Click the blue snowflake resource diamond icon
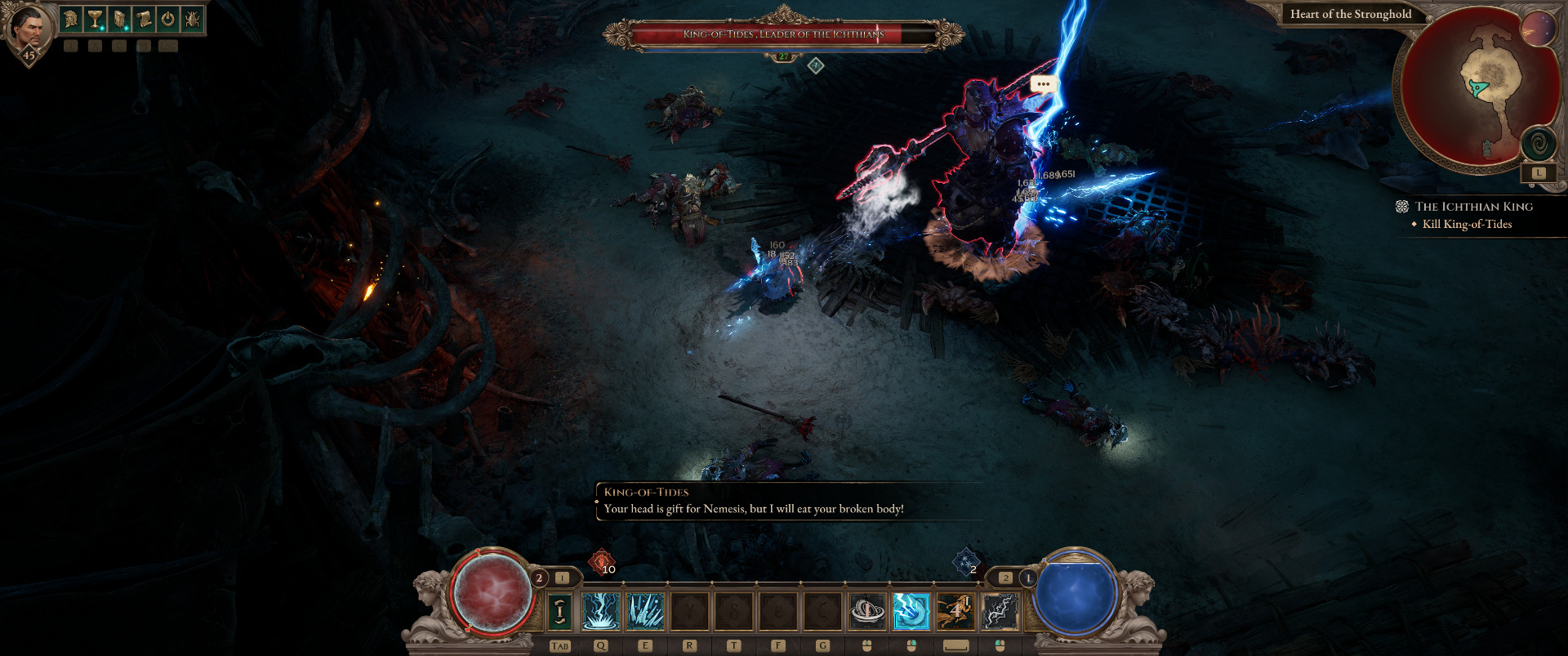 click(x=966, y=561)
